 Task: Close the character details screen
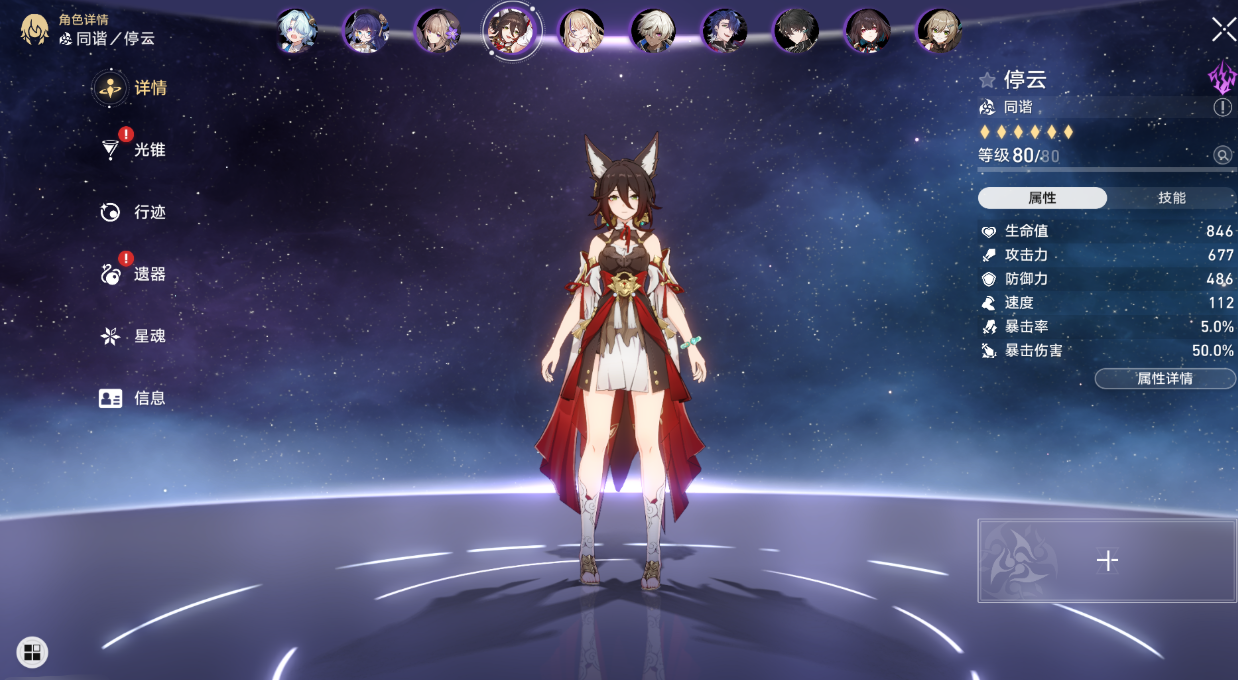click(x=1223, y=29)
